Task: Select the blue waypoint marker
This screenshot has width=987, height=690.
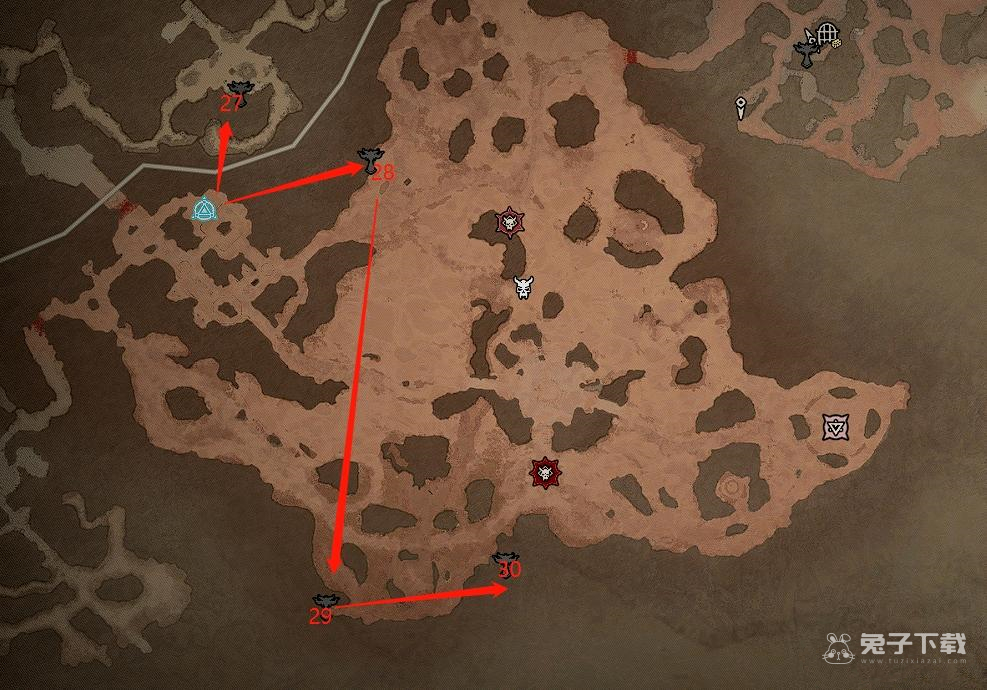Action: [x=205, y=210]
